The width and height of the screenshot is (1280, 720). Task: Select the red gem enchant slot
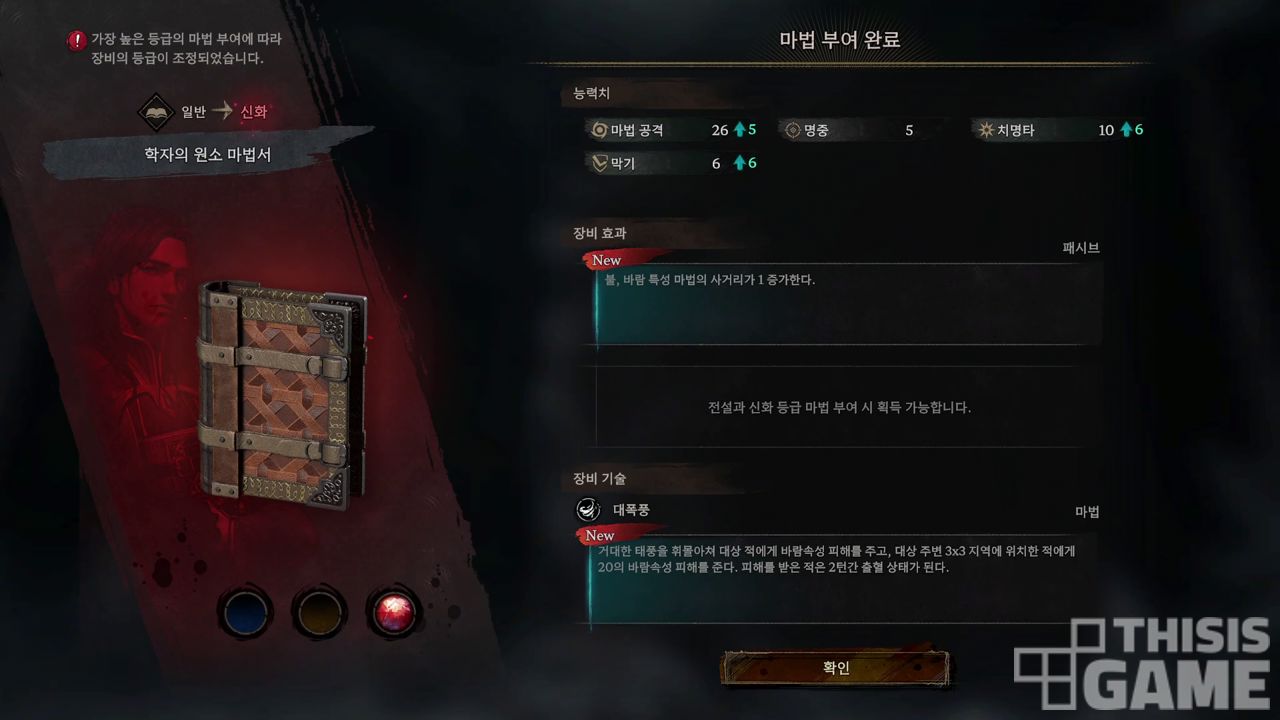(x=393, y=612)
